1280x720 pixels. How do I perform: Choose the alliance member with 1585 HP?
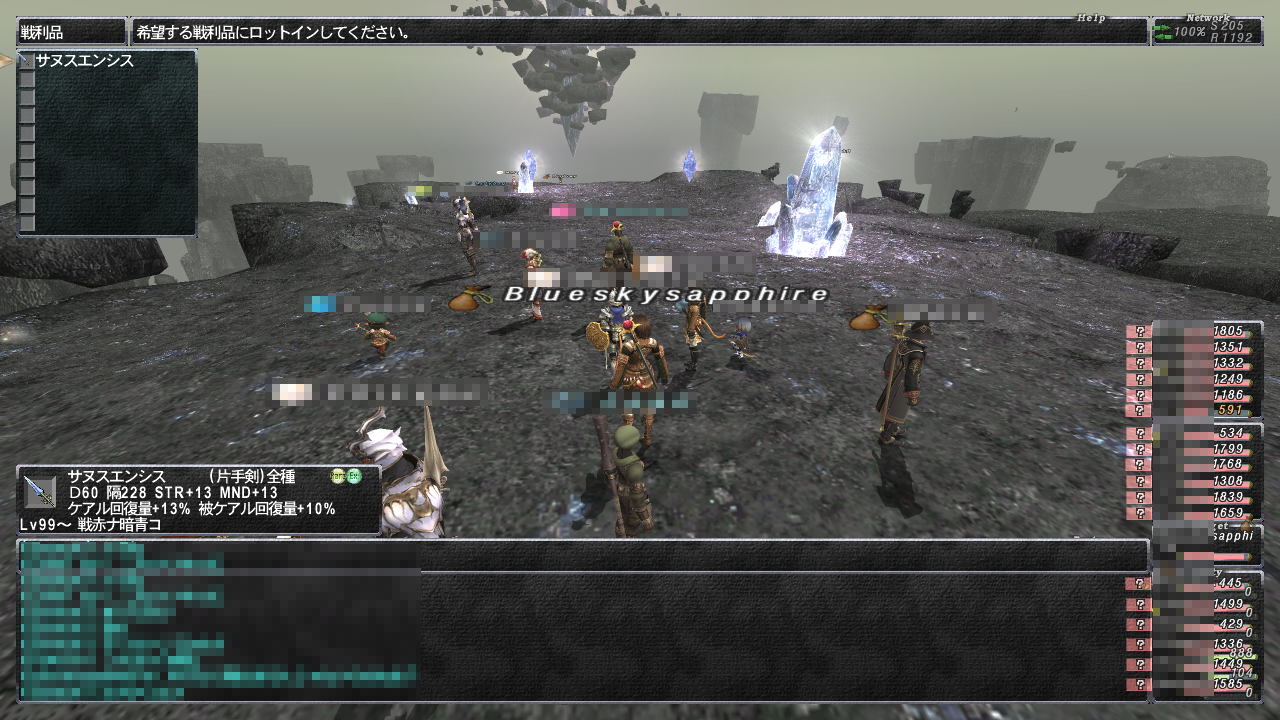[x=1194, y=685]
